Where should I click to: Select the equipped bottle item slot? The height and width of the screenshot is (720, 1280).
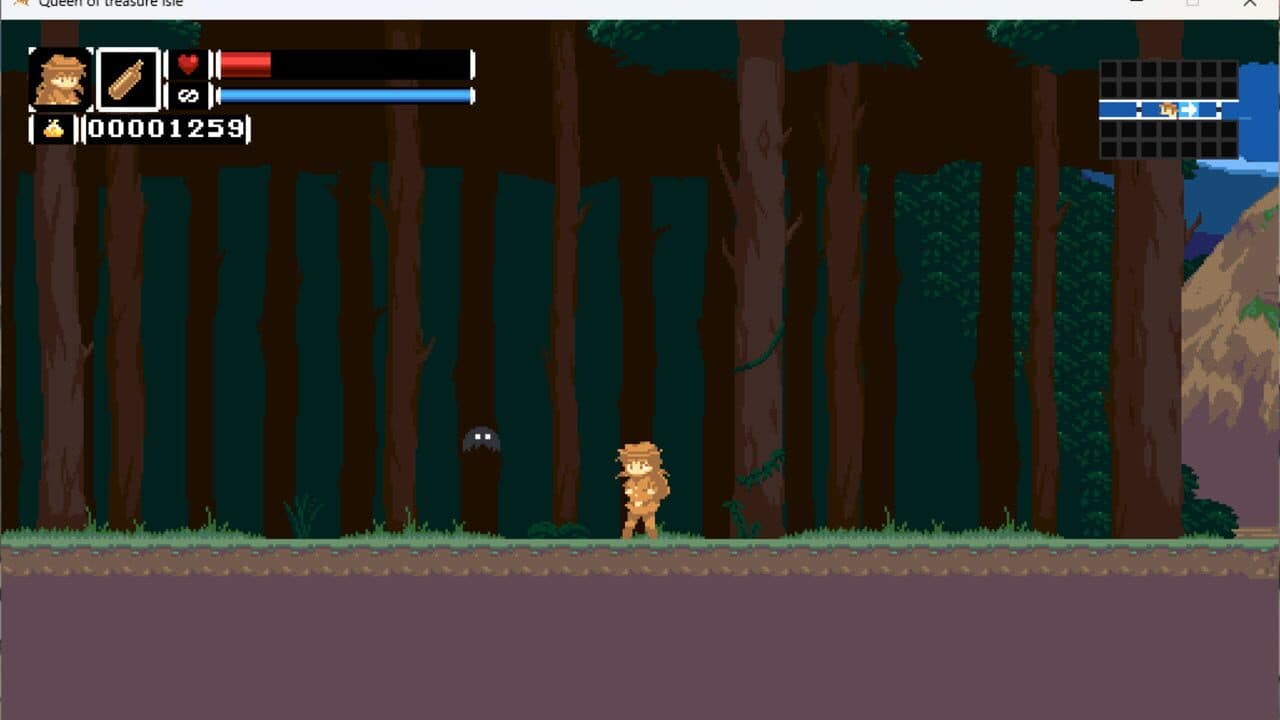tap(129, 82)
